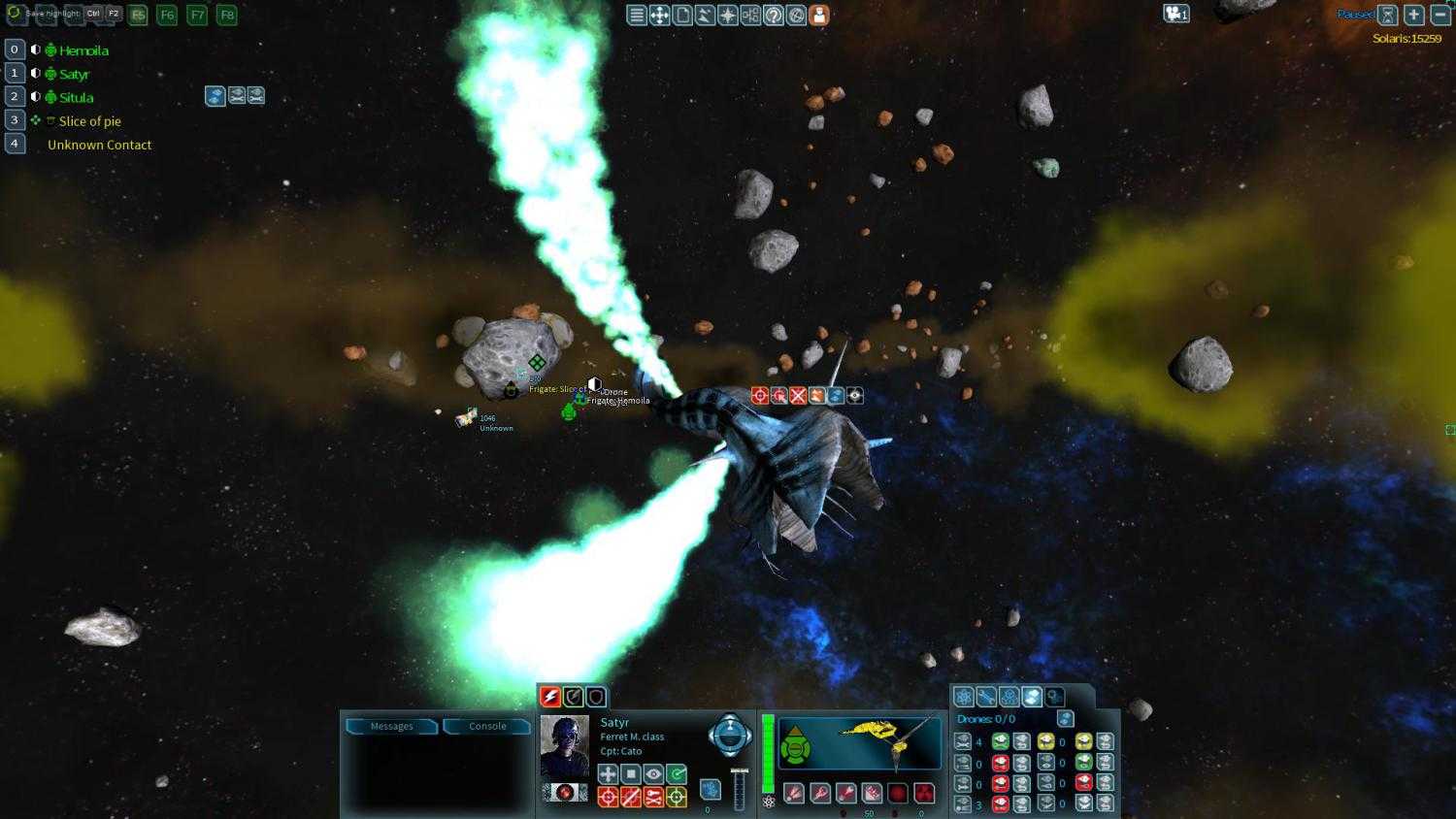Click the red X icon near the targeted ship
Viewport: 1456px width, 819px height.
[797, 395]
